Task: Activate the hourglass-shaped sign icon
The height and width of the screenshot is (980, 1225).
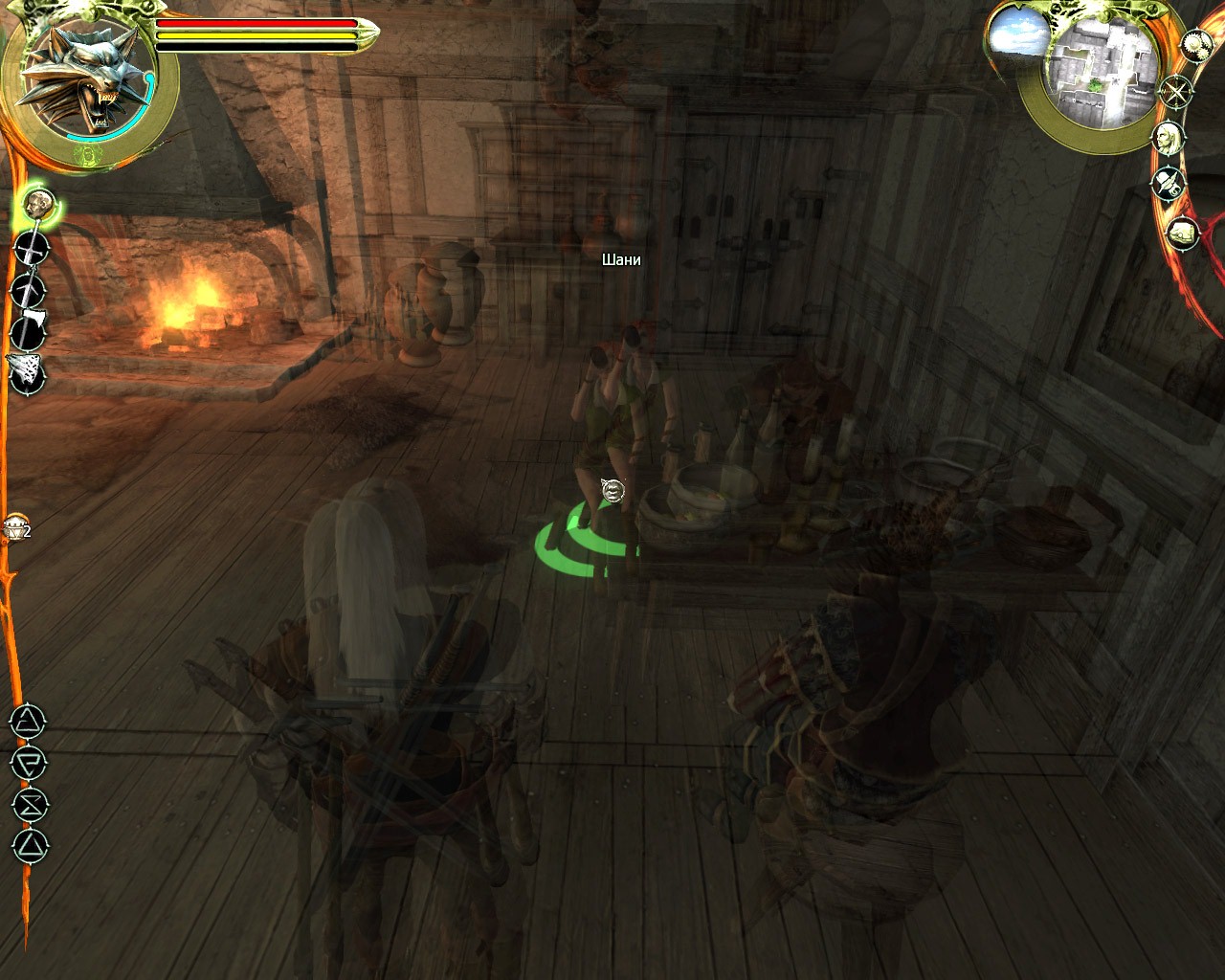Action: coord(30,804)
